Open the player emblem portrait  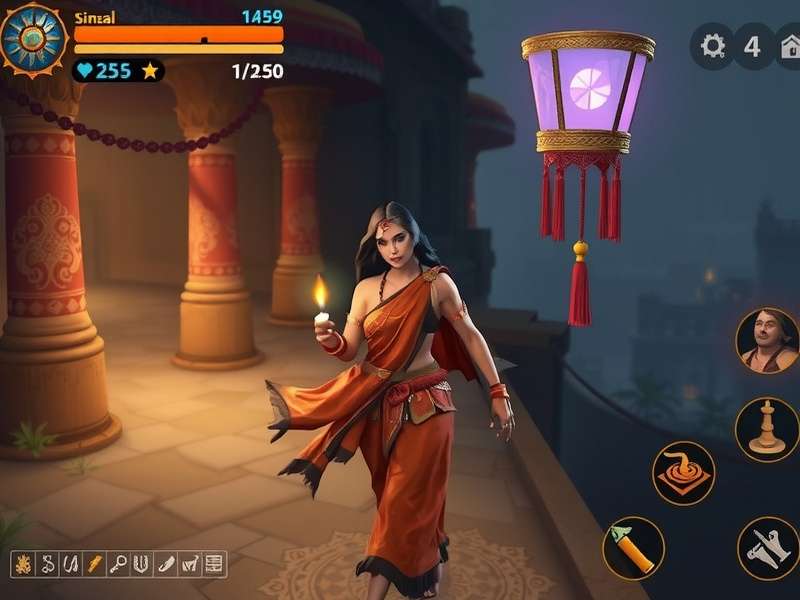click(x=34, y=40)
